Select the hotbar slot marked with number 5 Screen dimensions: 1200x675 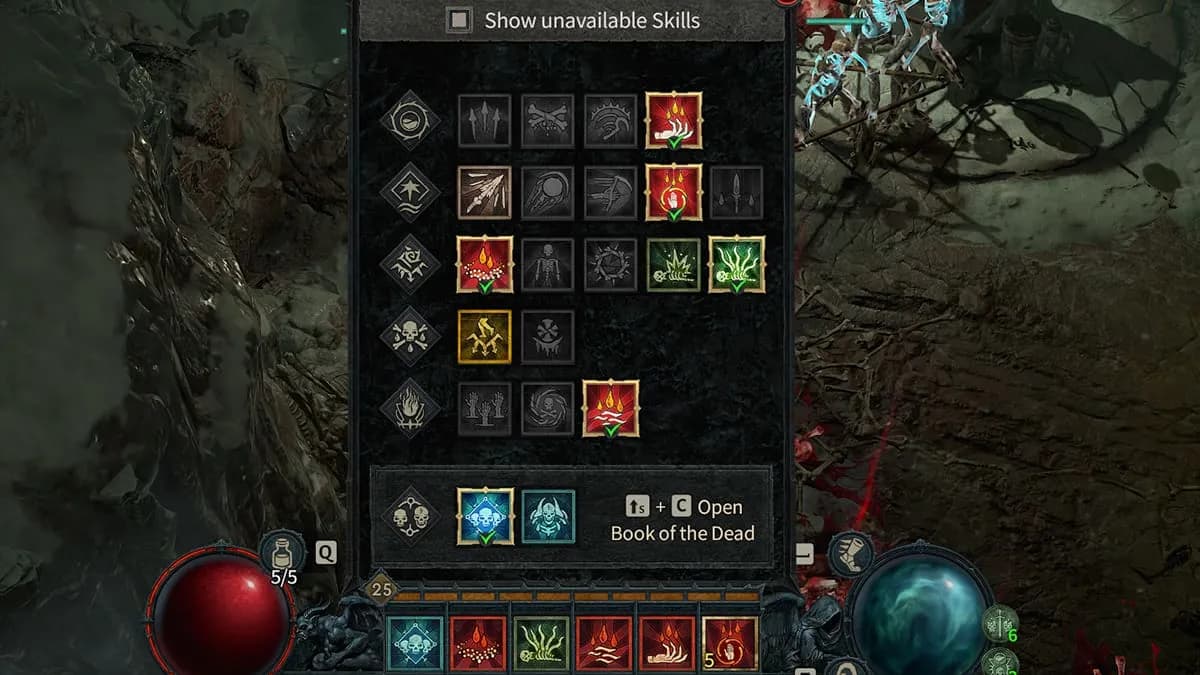[x=730, y=643]
